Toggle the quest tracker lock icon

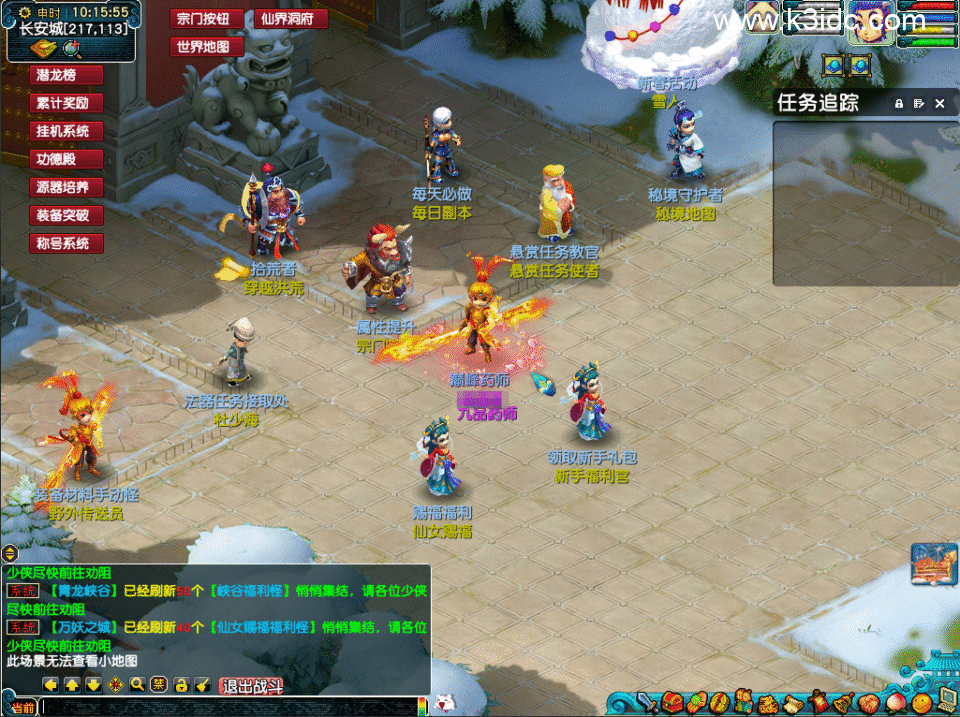(x=898, y=103)
